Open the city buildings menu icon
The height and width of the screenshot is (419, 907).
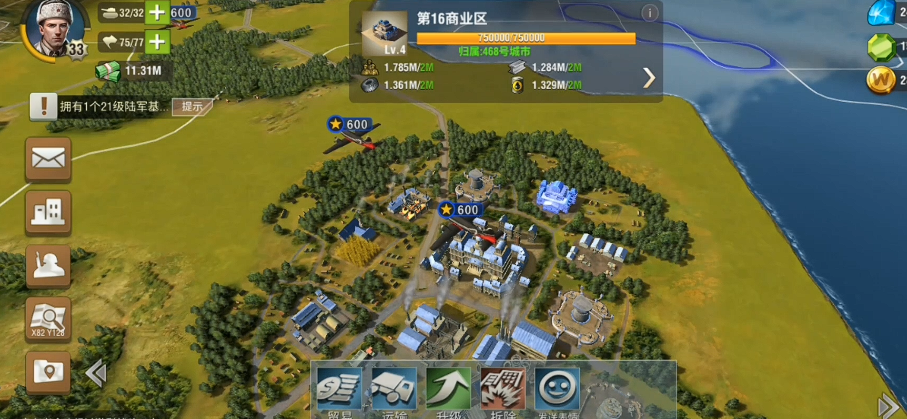[48, 212]
